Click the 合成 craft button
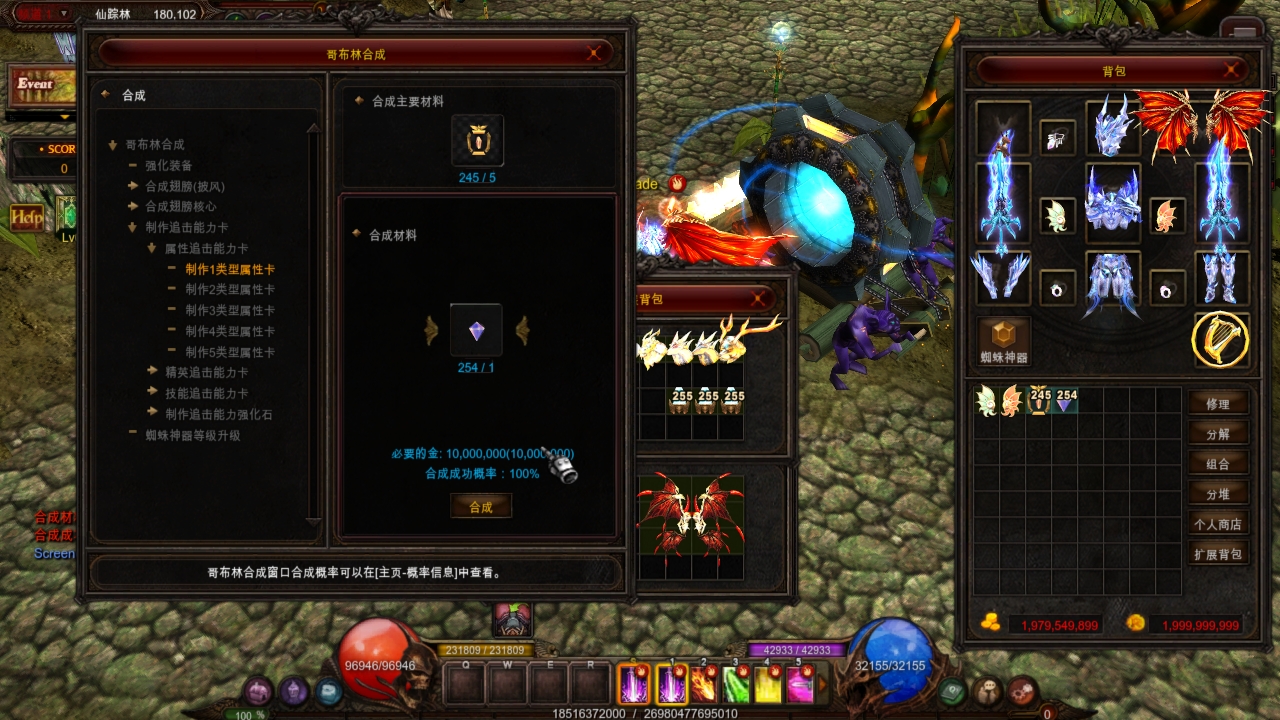The height and width of the screenshot is (720, 1280). tap(481, 507)
